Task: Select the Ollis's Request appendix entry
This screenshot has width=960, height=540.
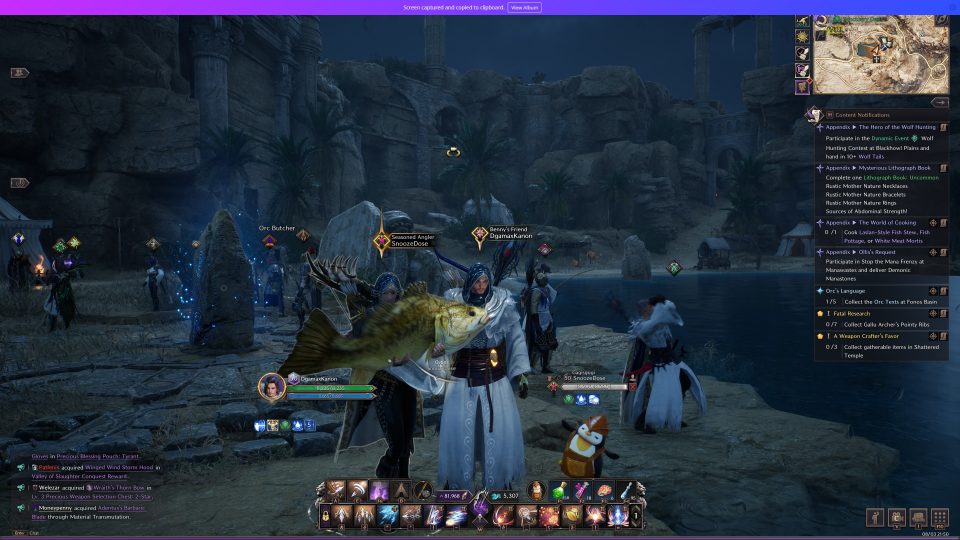Action: click(870, 252)
